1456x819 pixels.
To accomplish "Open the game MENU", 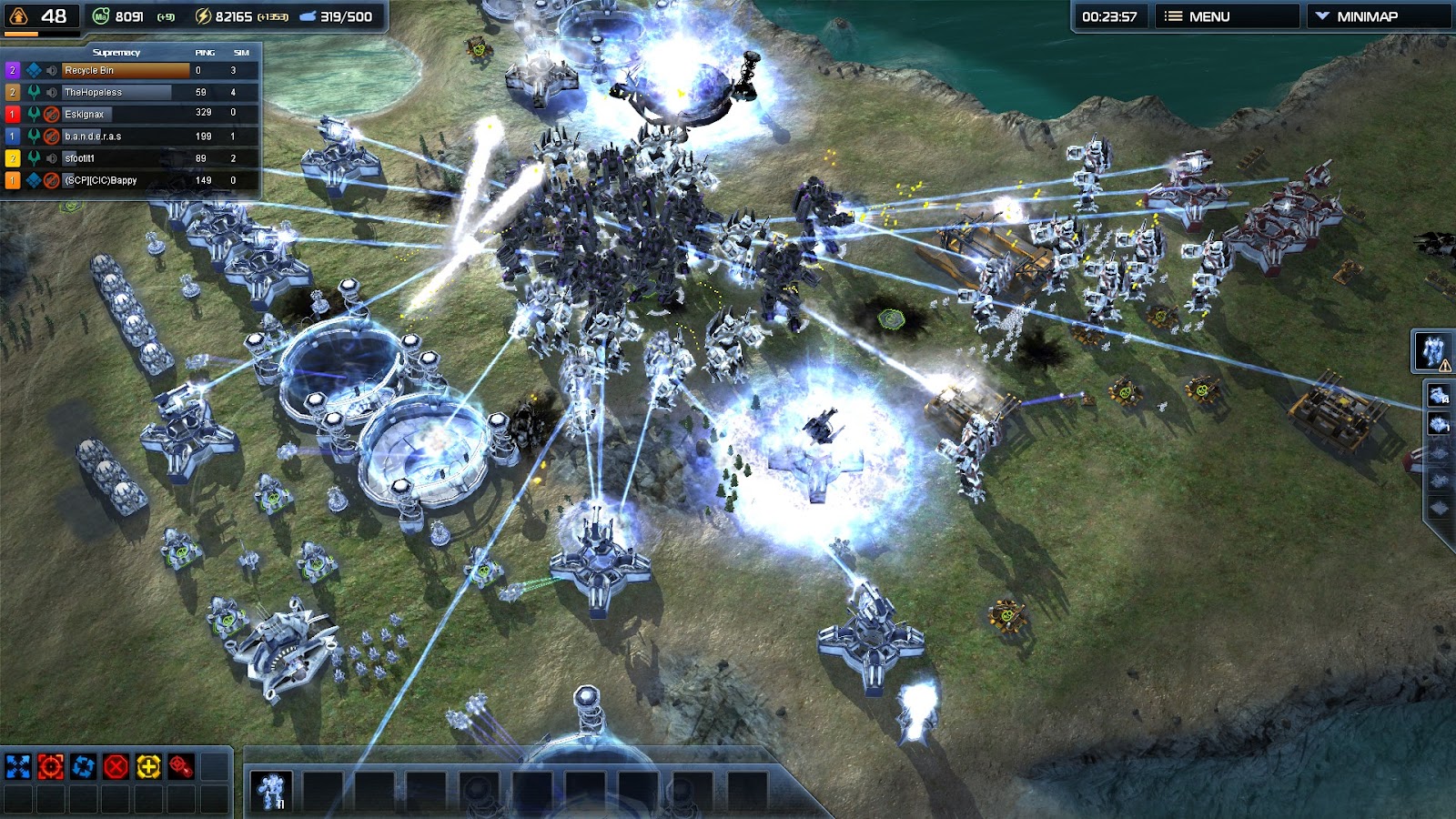I will pos(1225,16).
